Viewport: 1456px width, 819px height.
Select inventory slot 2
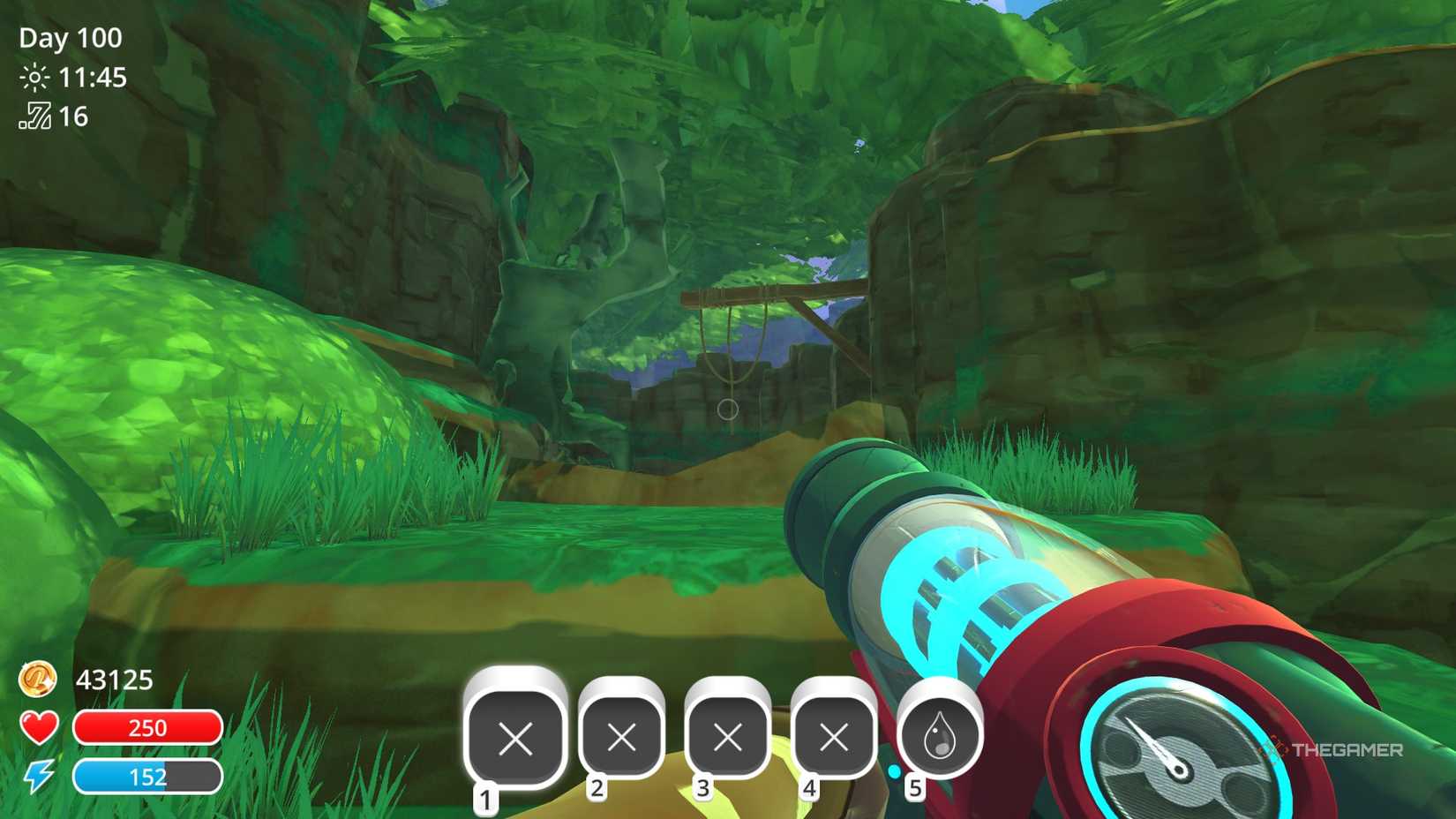(x=622, y=736)
